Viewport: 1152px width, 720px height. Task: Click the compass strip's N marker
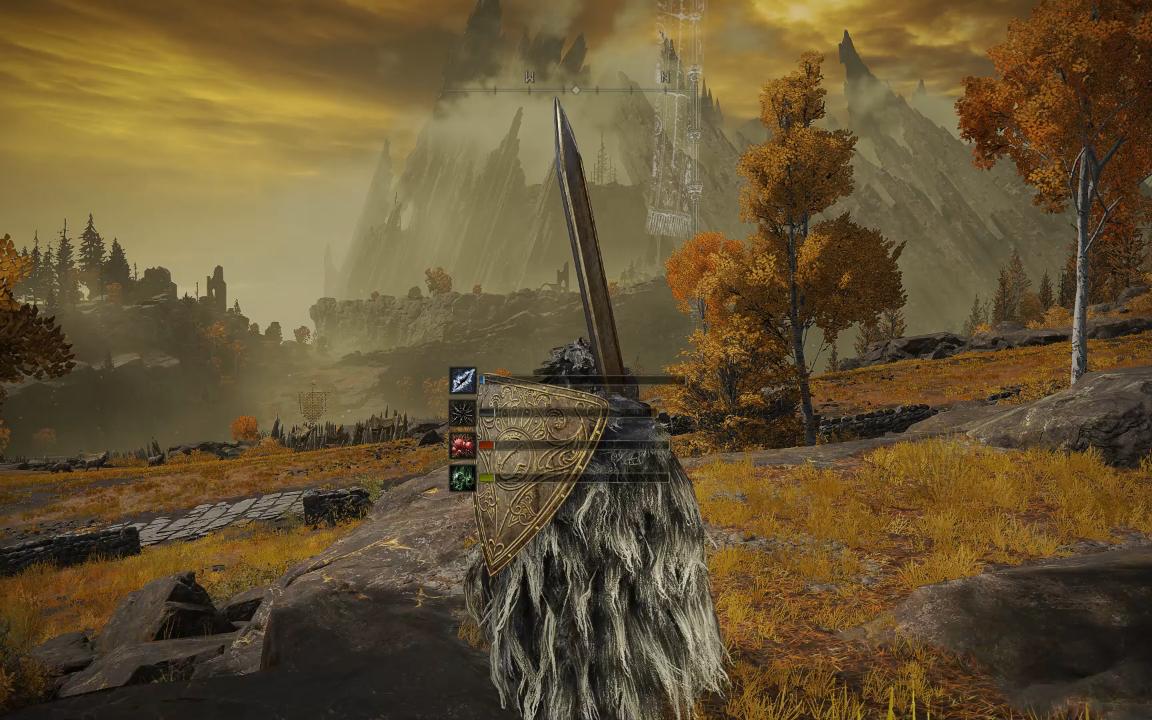pos(664,77)
